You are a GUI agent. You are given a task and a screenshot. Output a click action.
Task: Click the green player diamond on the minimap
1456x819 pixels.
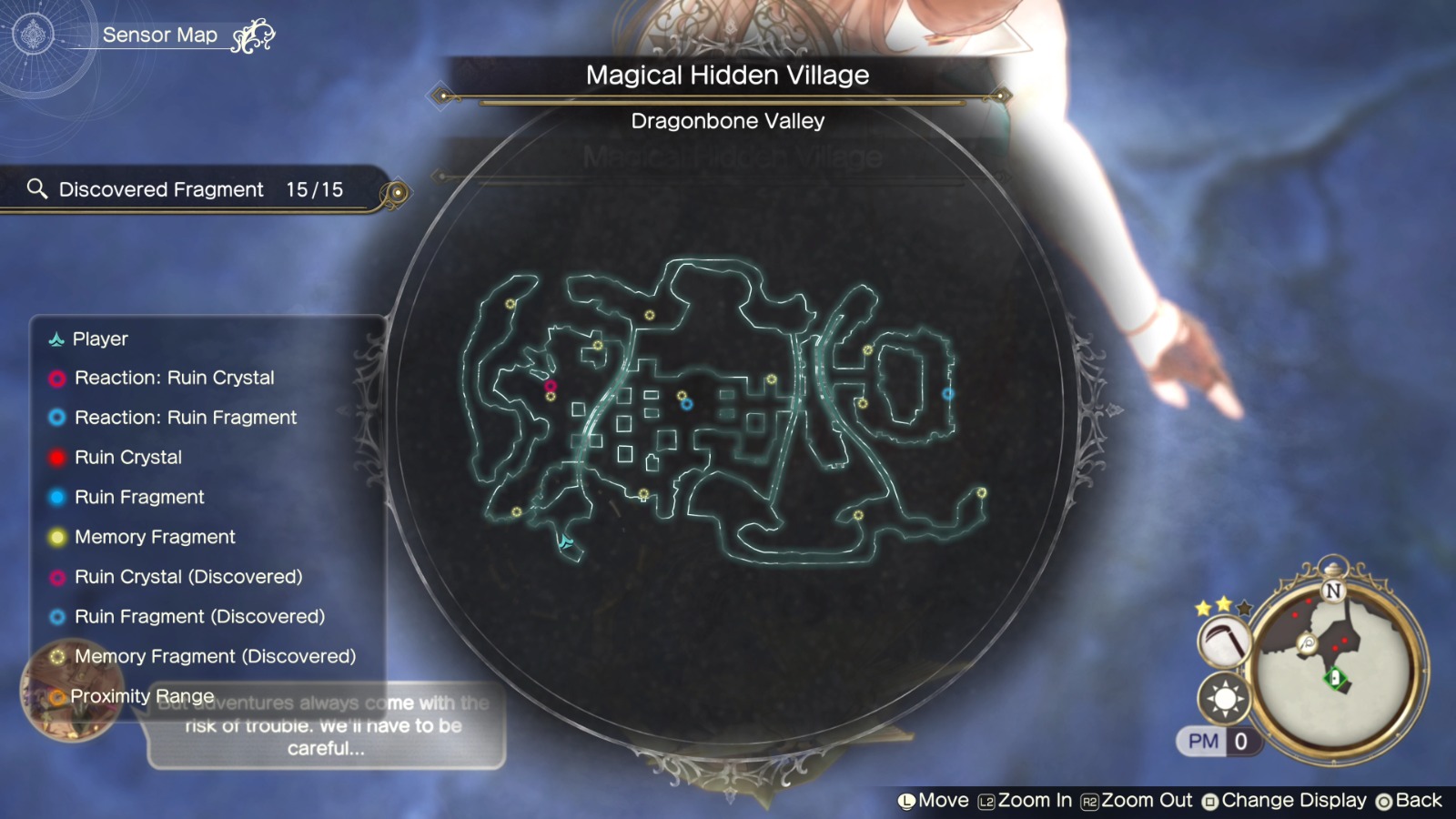(x=1336, y=677)
